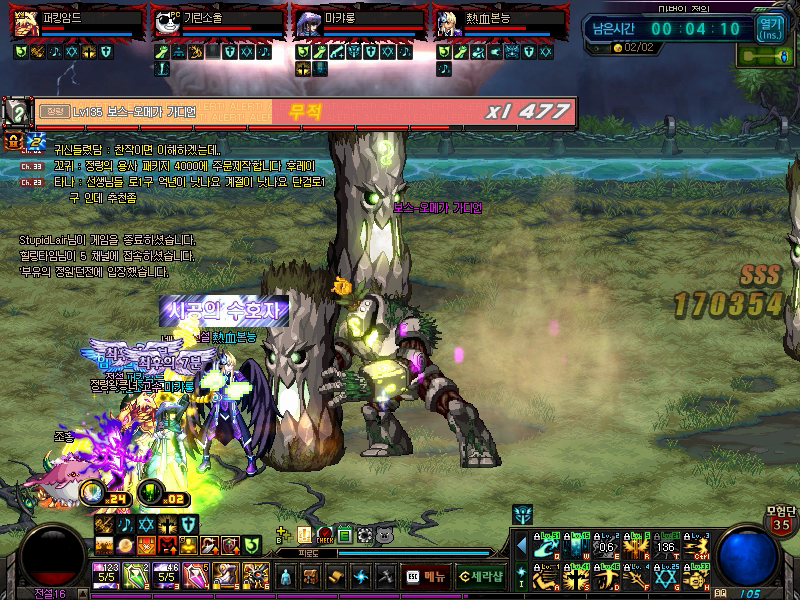Open the character info menu icon
The width and height of the screenshot is (800, 600).
click(x=287, y=576)
